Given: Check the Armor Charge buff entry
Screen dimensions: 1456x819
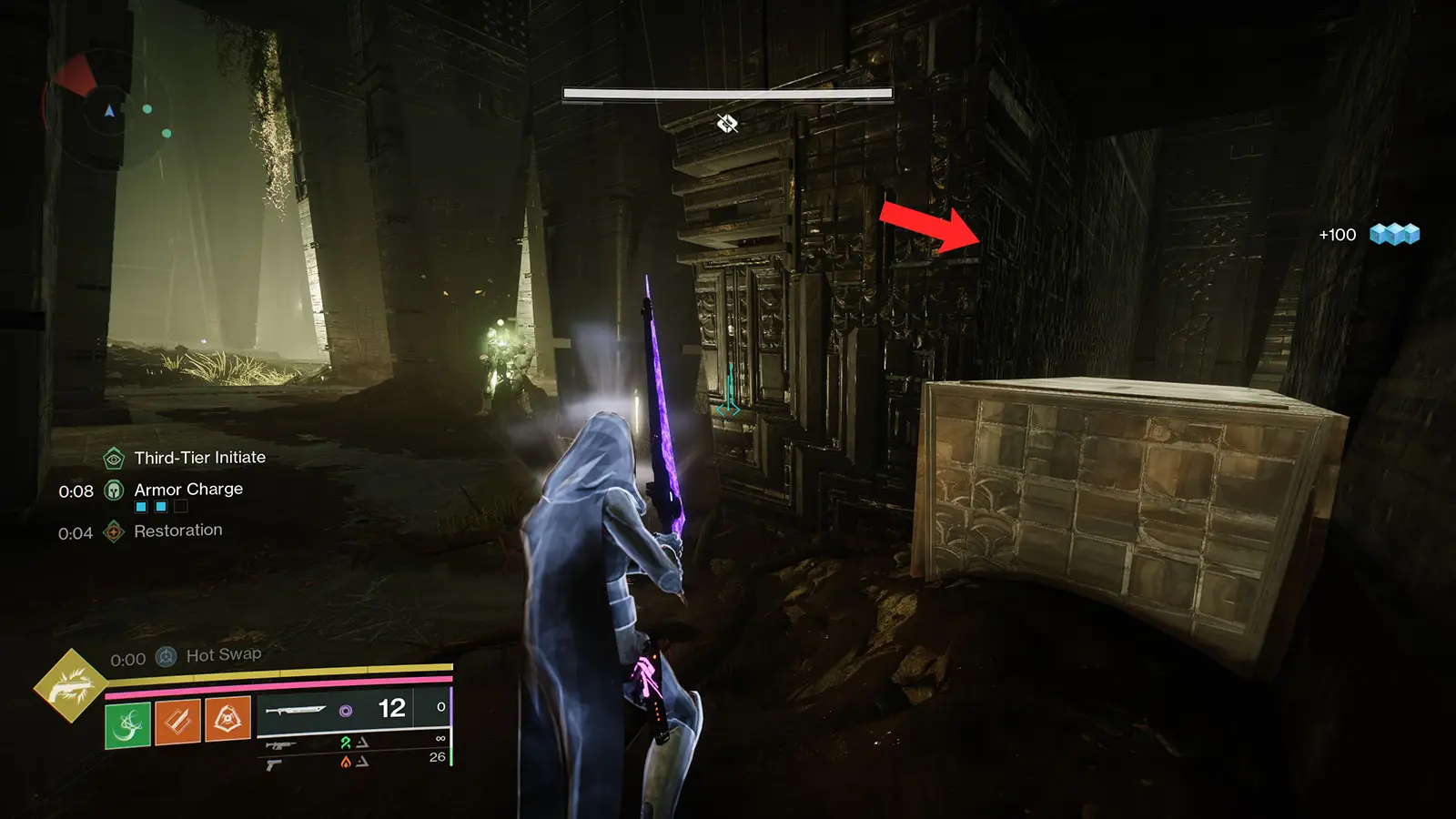Looking at the screenshot, I should tap(114, 490).
